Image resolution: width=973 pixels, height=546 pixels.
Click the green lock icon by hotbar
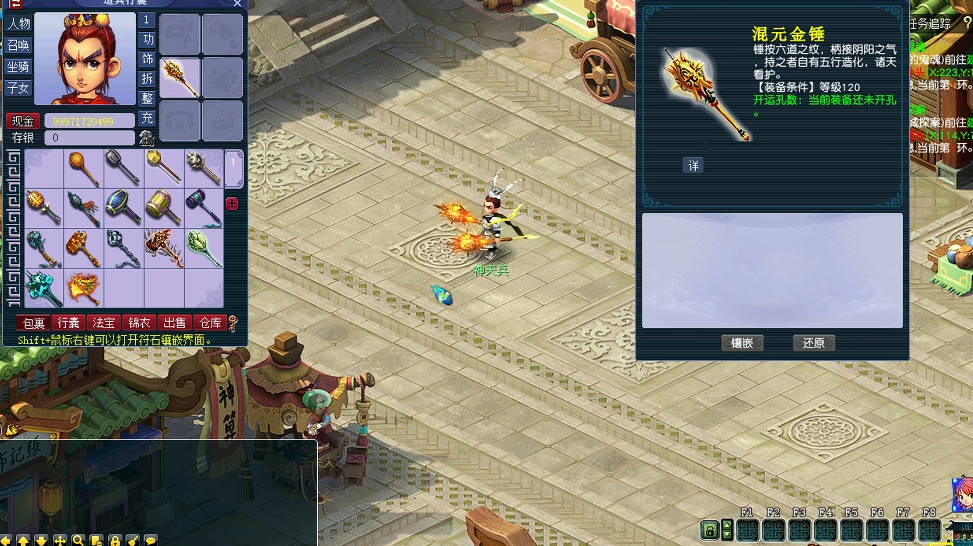coord(710,529)
